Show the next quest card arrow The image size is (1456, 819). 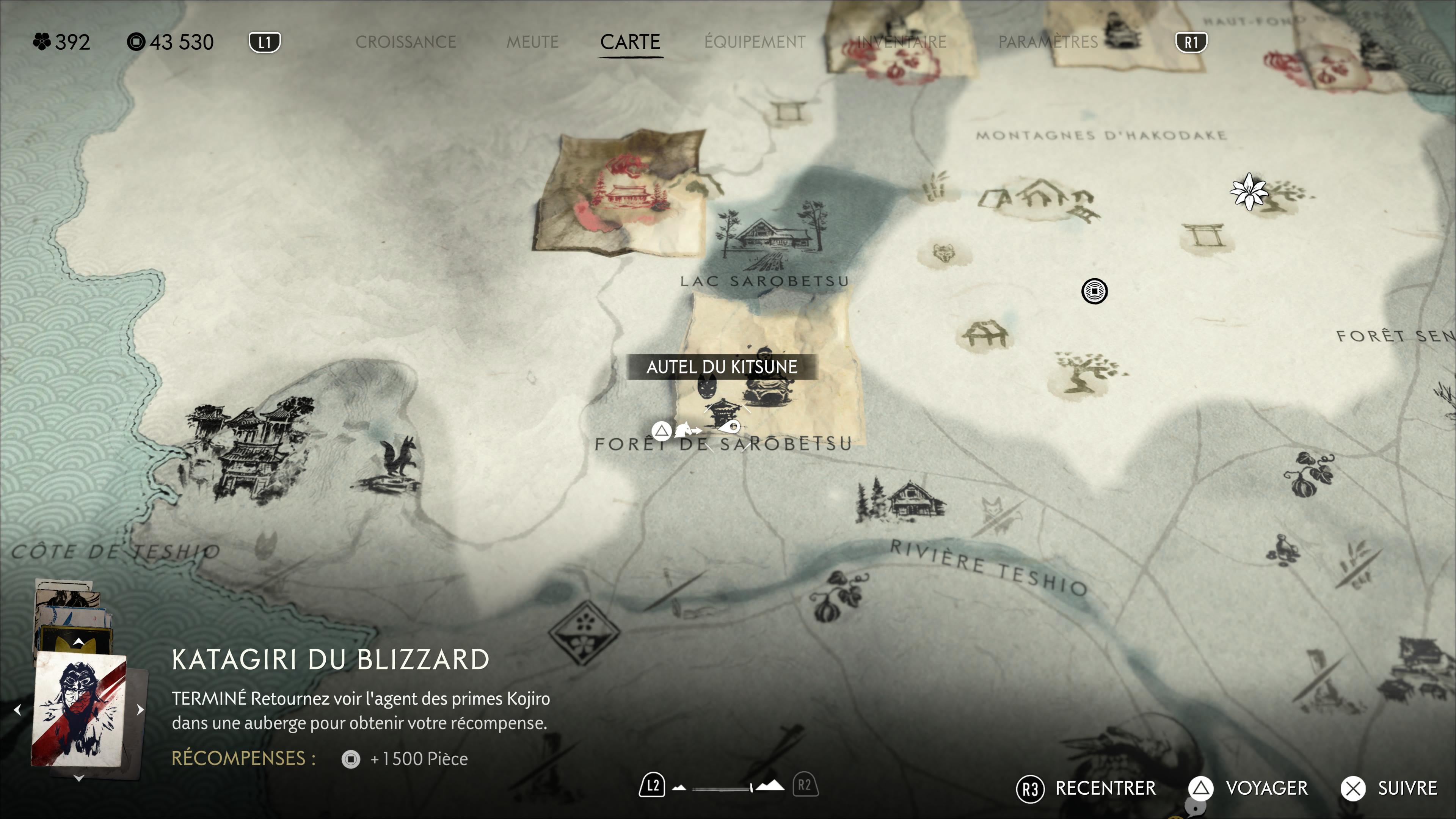coord(140,710)
